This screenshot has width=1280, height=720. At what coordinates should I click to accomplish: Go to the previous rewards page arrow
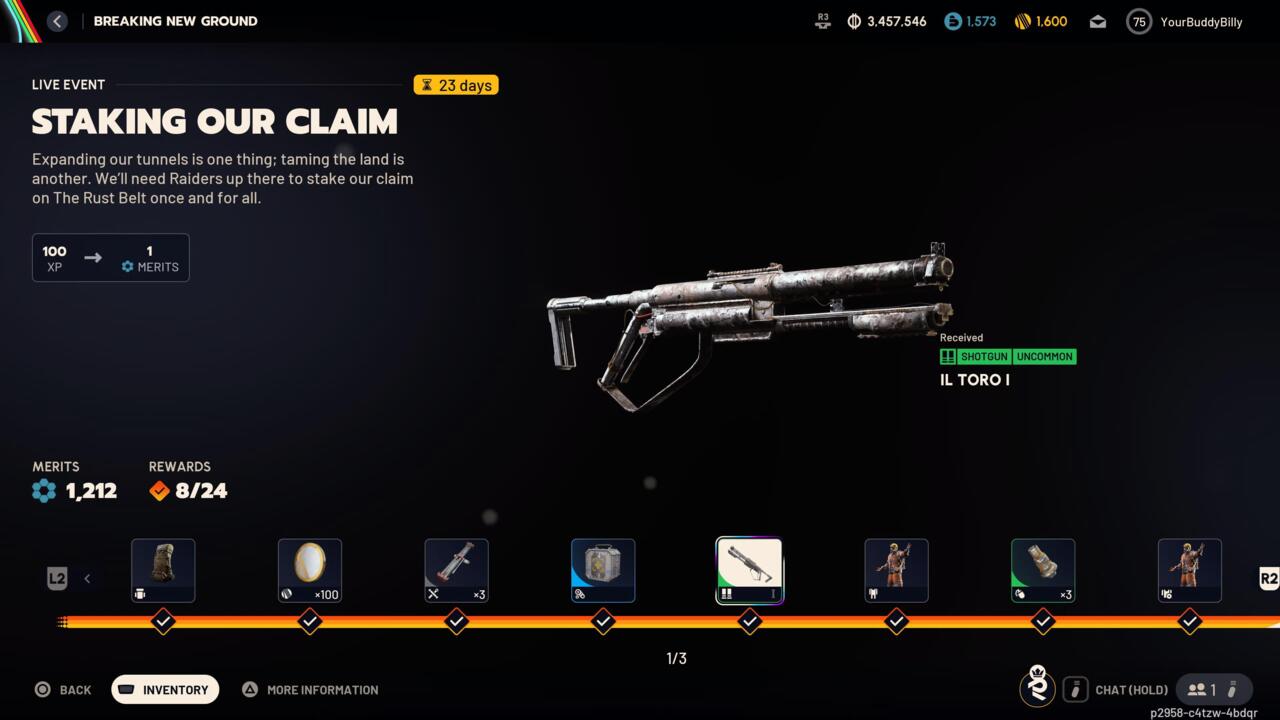click(x=87, y=578)
